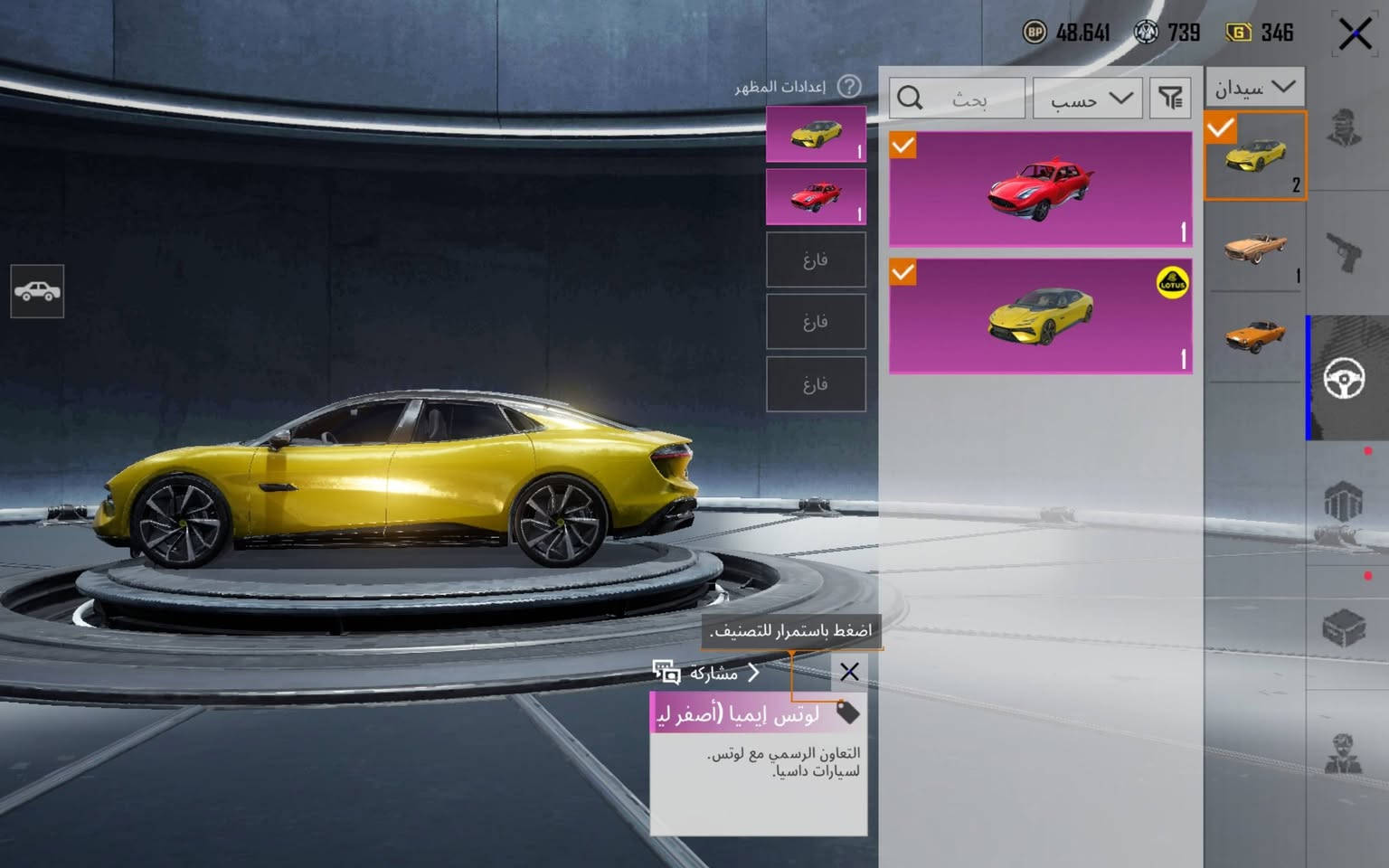Image resolution: width=1389 pixels, height=868 pixels.
Task: Open the حسب sort dropdown
Action: point(1088,99)
